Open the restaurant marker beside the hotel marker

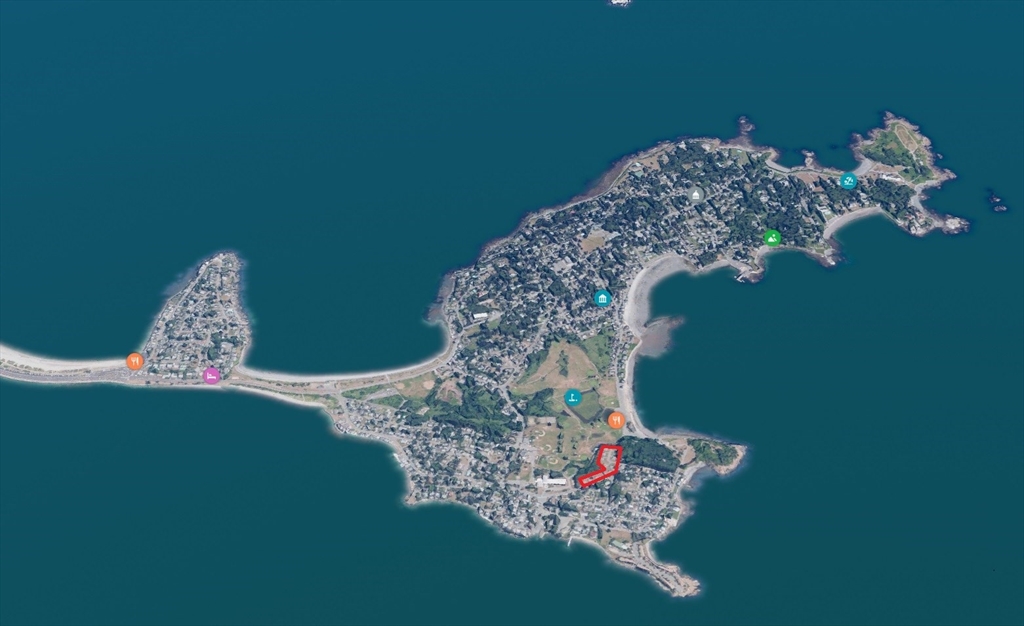tap(135, 361)
